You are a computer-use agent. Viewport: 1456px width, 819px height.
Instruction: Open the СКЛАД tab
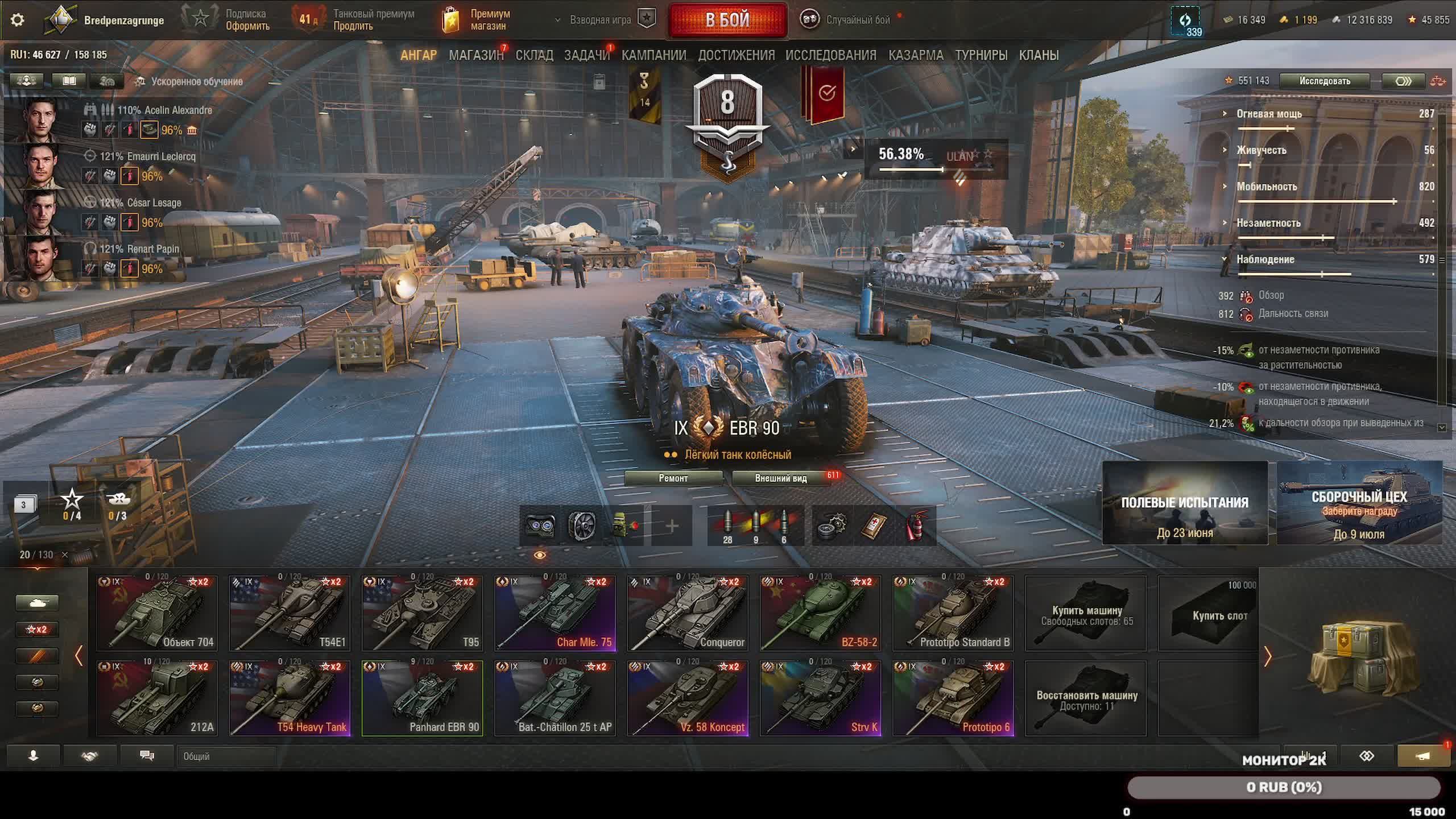[534, 55]
